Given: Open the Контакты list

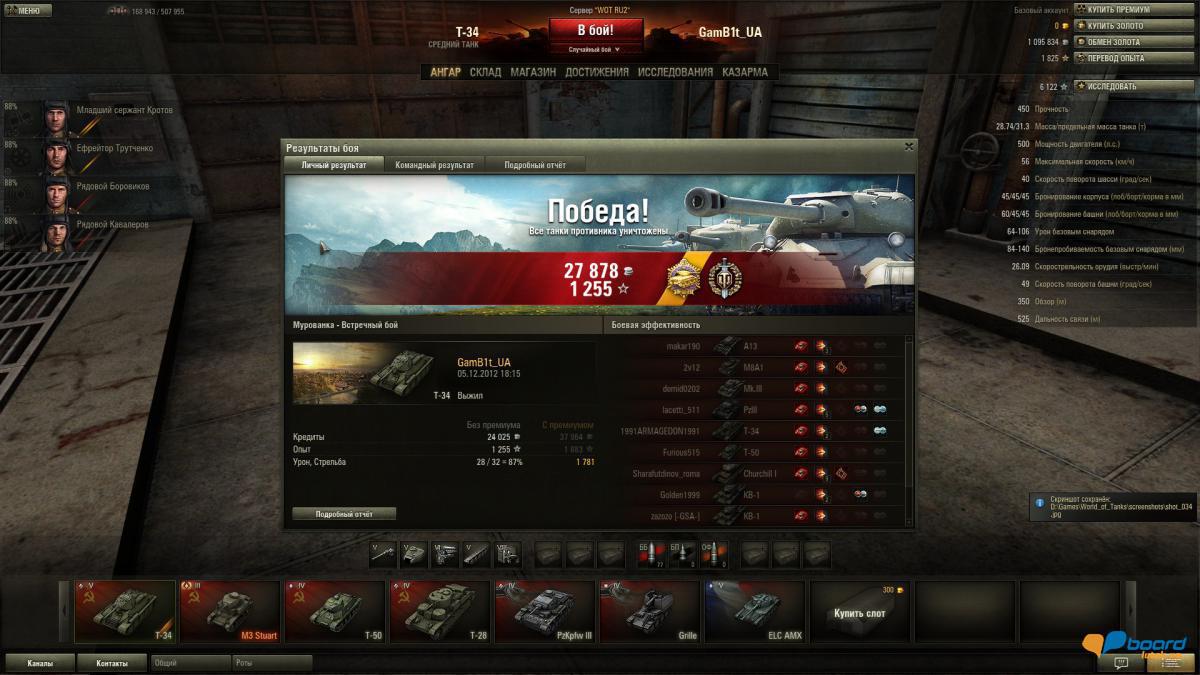Looking at the screenshot, I should coord(112,663).
